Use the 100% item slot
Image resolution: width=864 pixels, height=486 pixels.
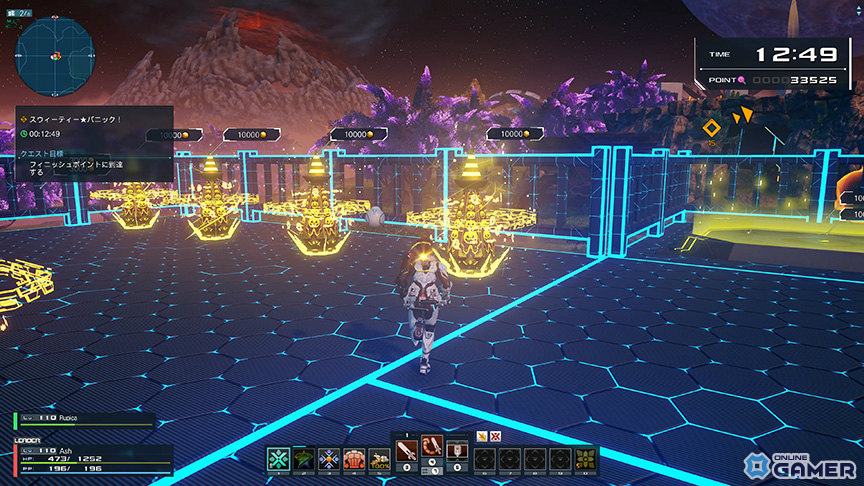(379, 459)
